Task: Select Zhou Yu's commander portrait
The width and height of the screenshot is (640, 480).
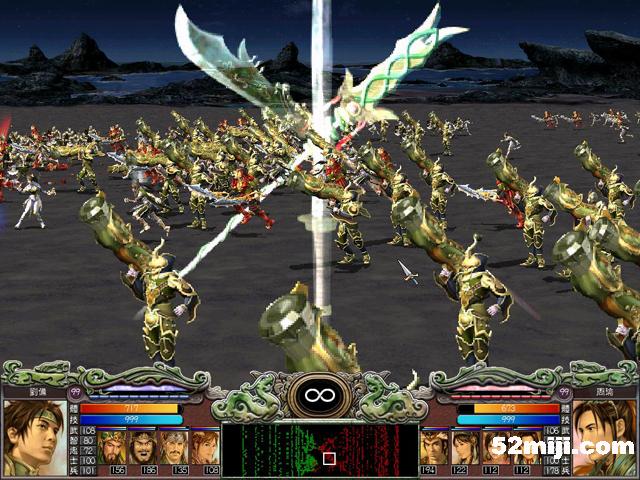Action: click(x=603, y=437)
